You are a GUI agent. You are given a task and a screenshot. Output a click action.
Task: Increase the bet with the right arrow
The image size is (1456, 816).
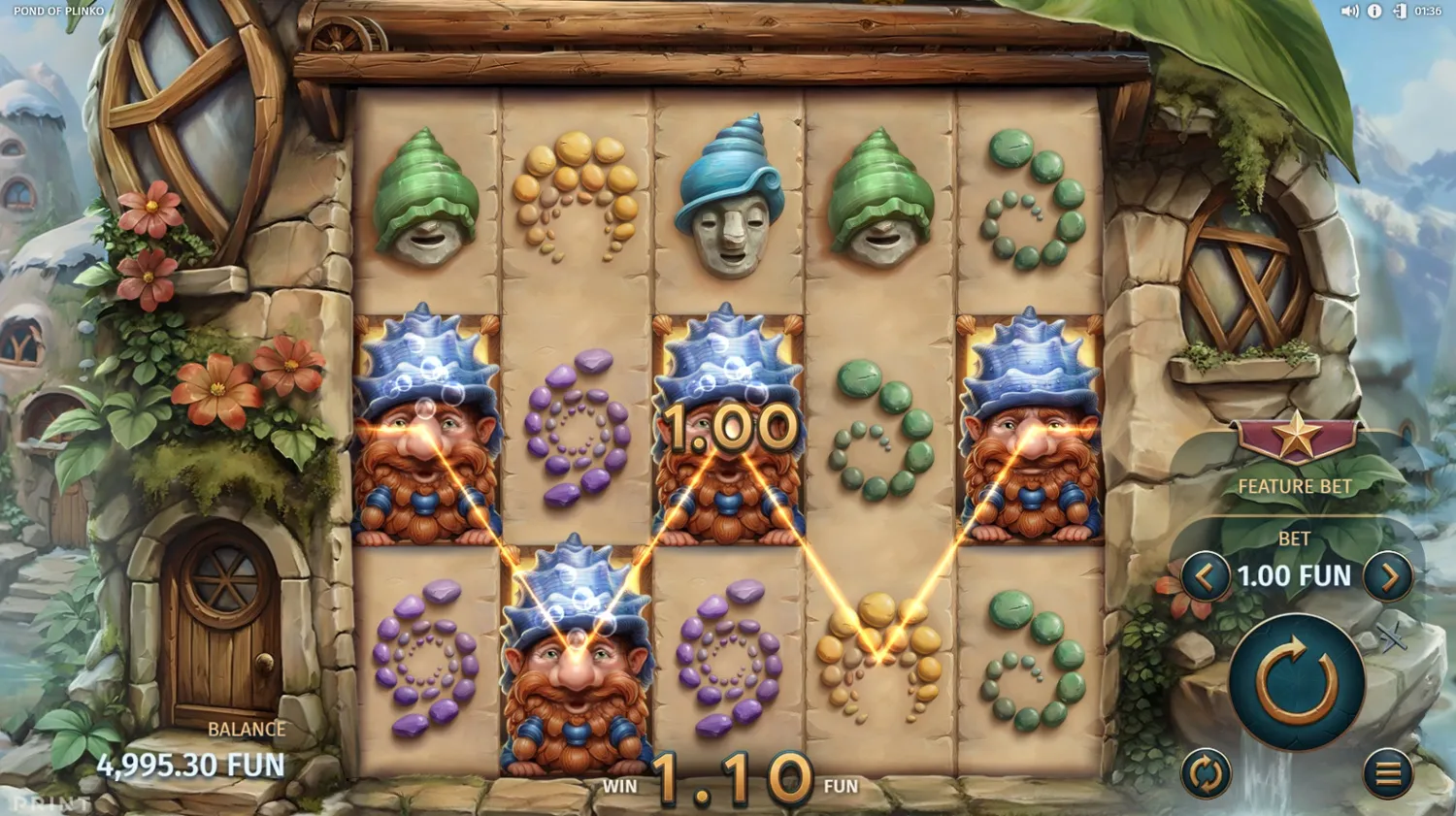click(1390, 575)
